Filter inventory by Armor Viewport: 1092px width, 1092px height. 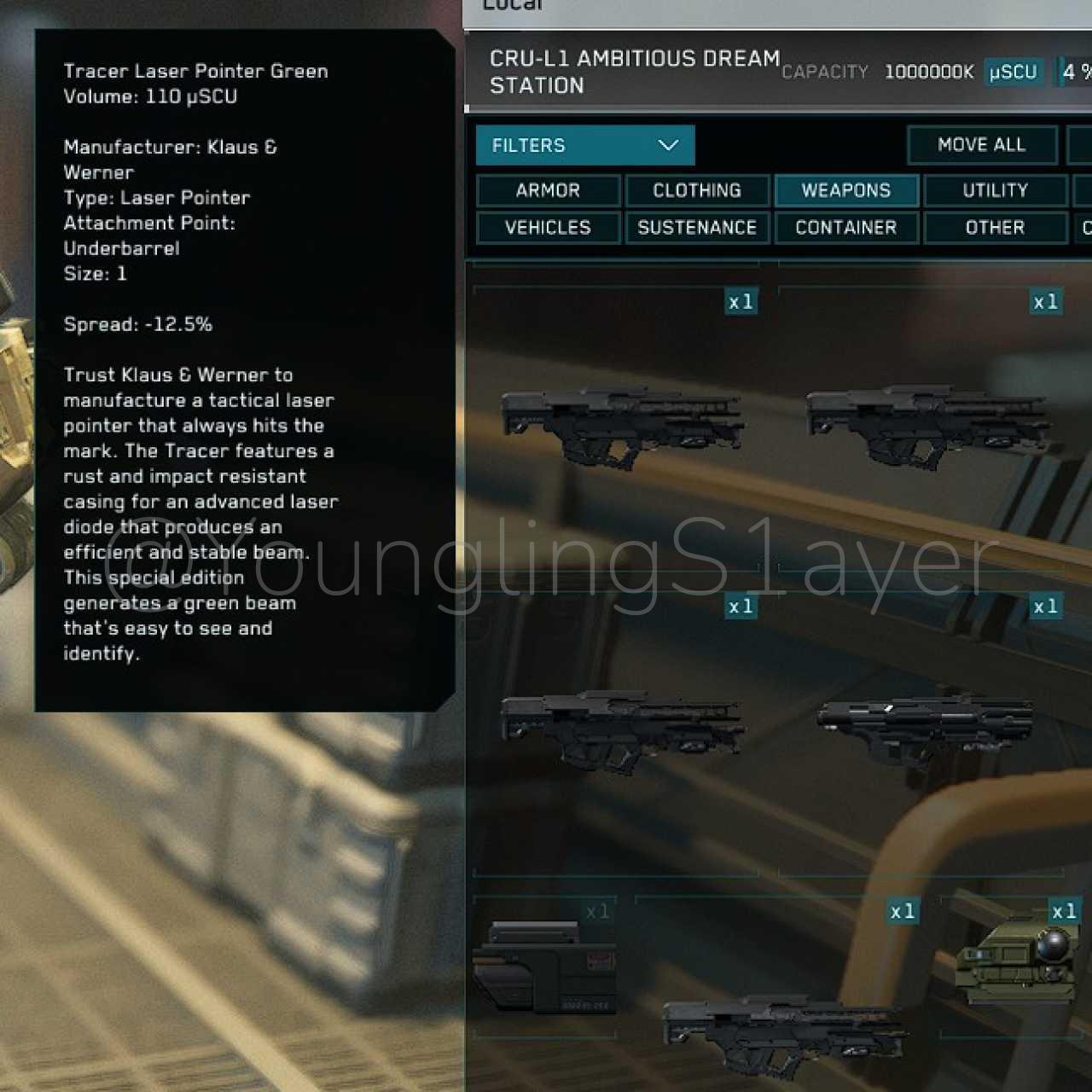(548, 190)
